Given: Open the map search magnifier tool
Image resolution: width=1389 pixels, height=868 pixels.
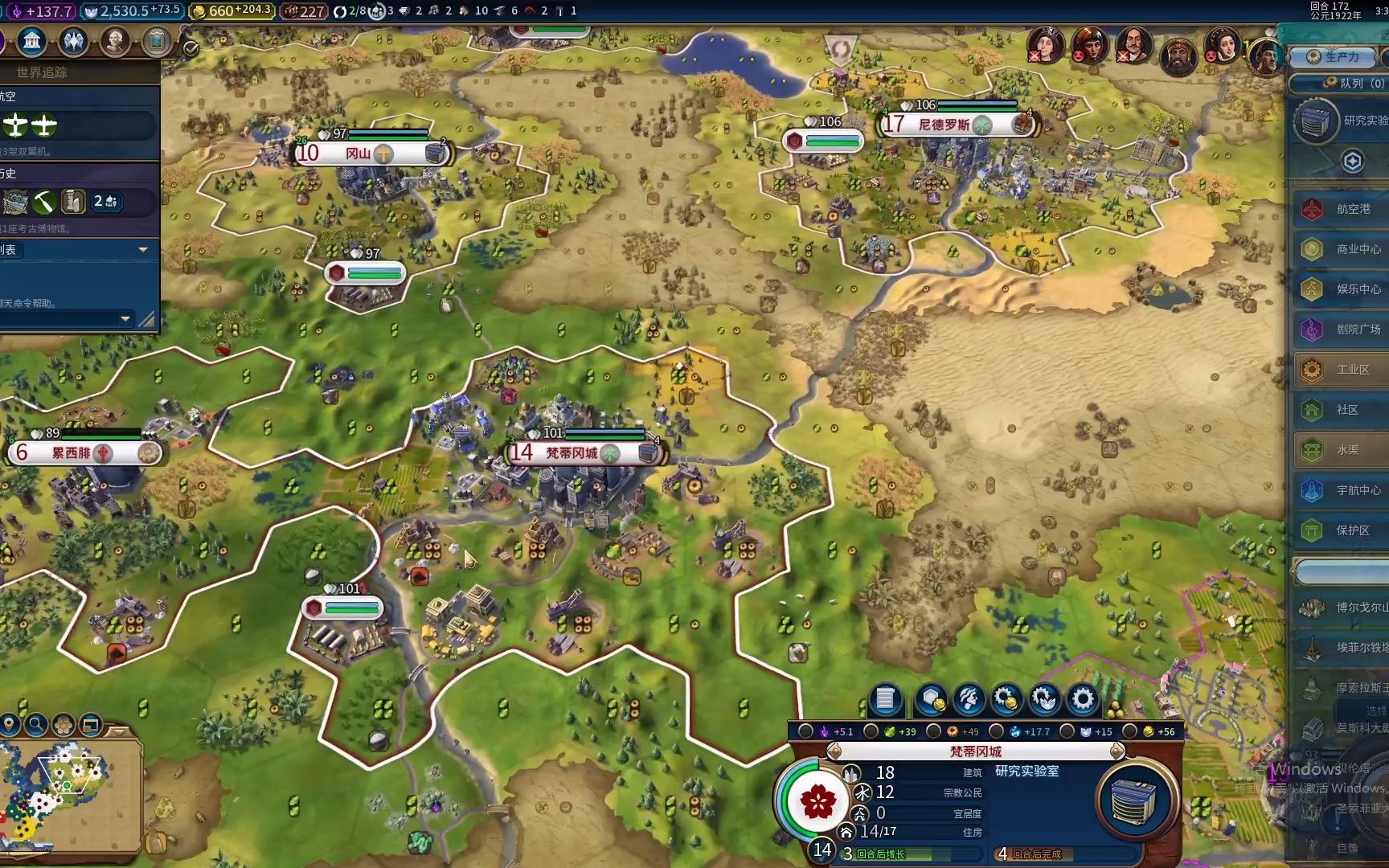Looking at the screenshot, I should coord(36,725).
